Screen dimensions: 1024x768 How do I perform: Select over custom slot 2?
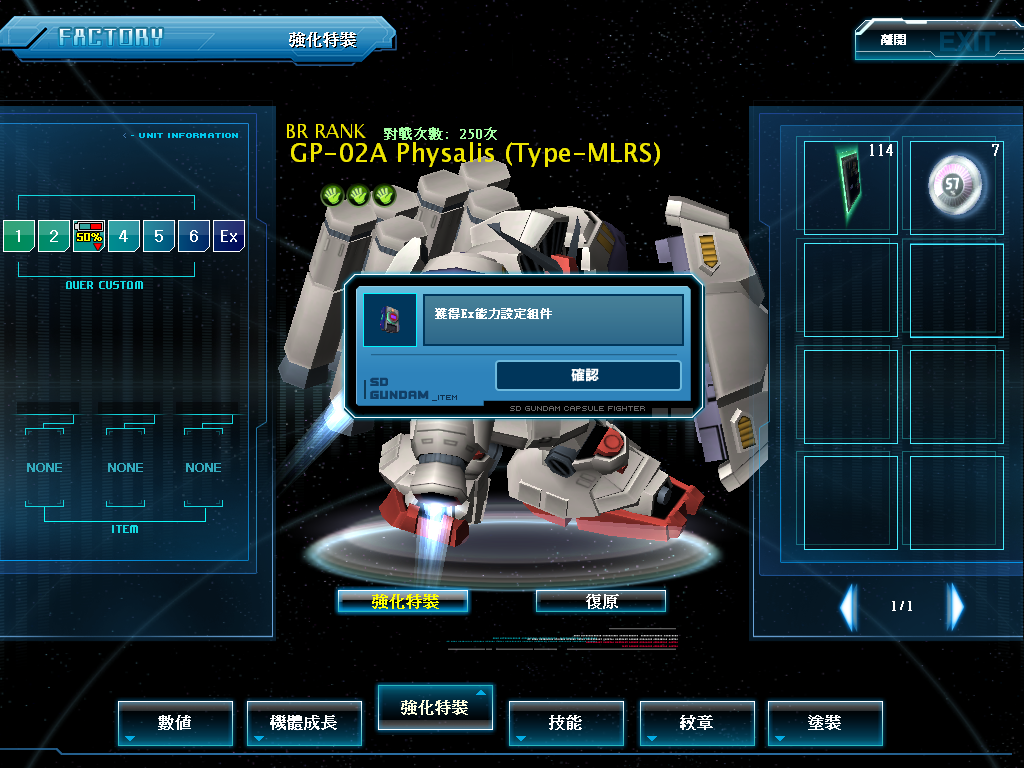click(x=54, y=237)
